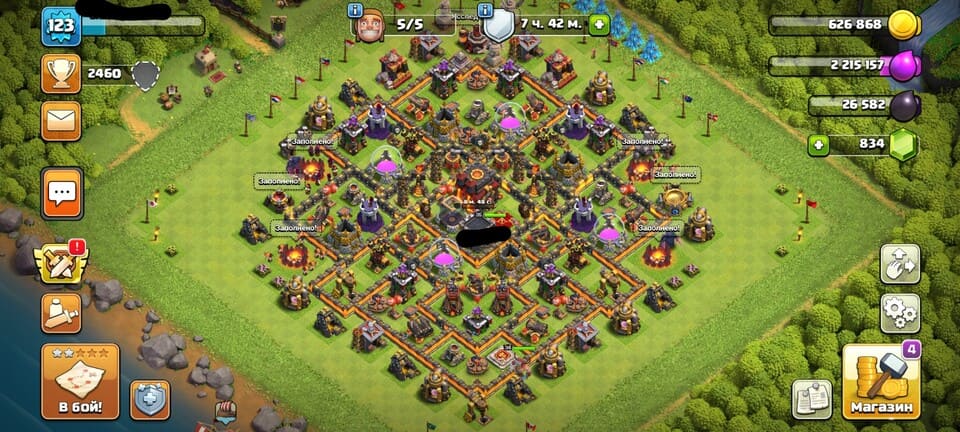Show shield info via the shield icon
The width and height of the screenshot is (960, 432).
[x=498, y=25]
